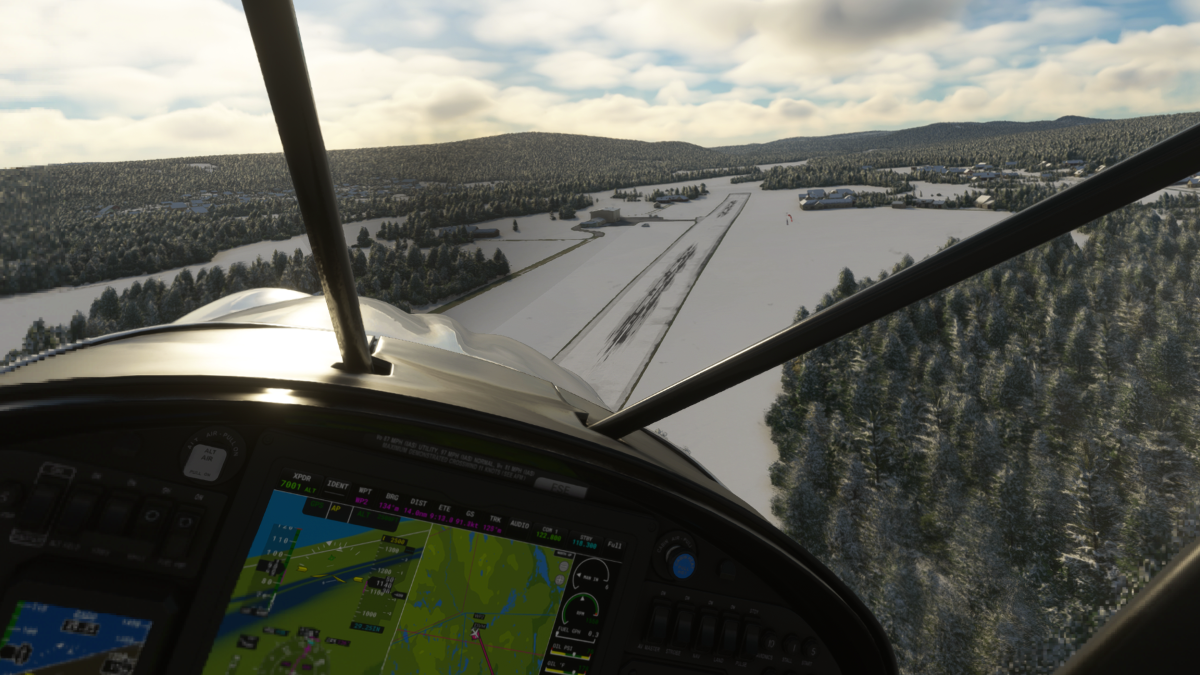The height and width of the screenshot is (675, 1200).
Task: Toggle the STROBE light switch
Action: tap(685, 628)
